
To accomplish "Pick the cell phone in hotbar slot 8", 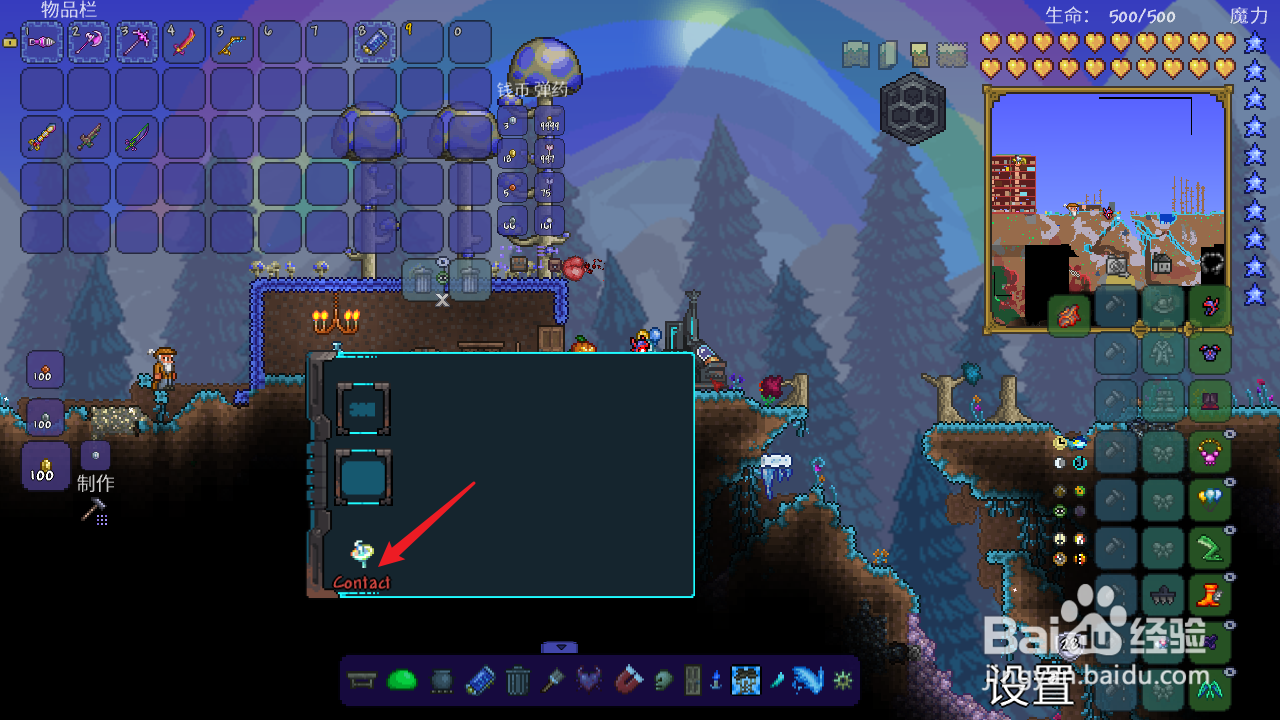I will pos(374,42).
